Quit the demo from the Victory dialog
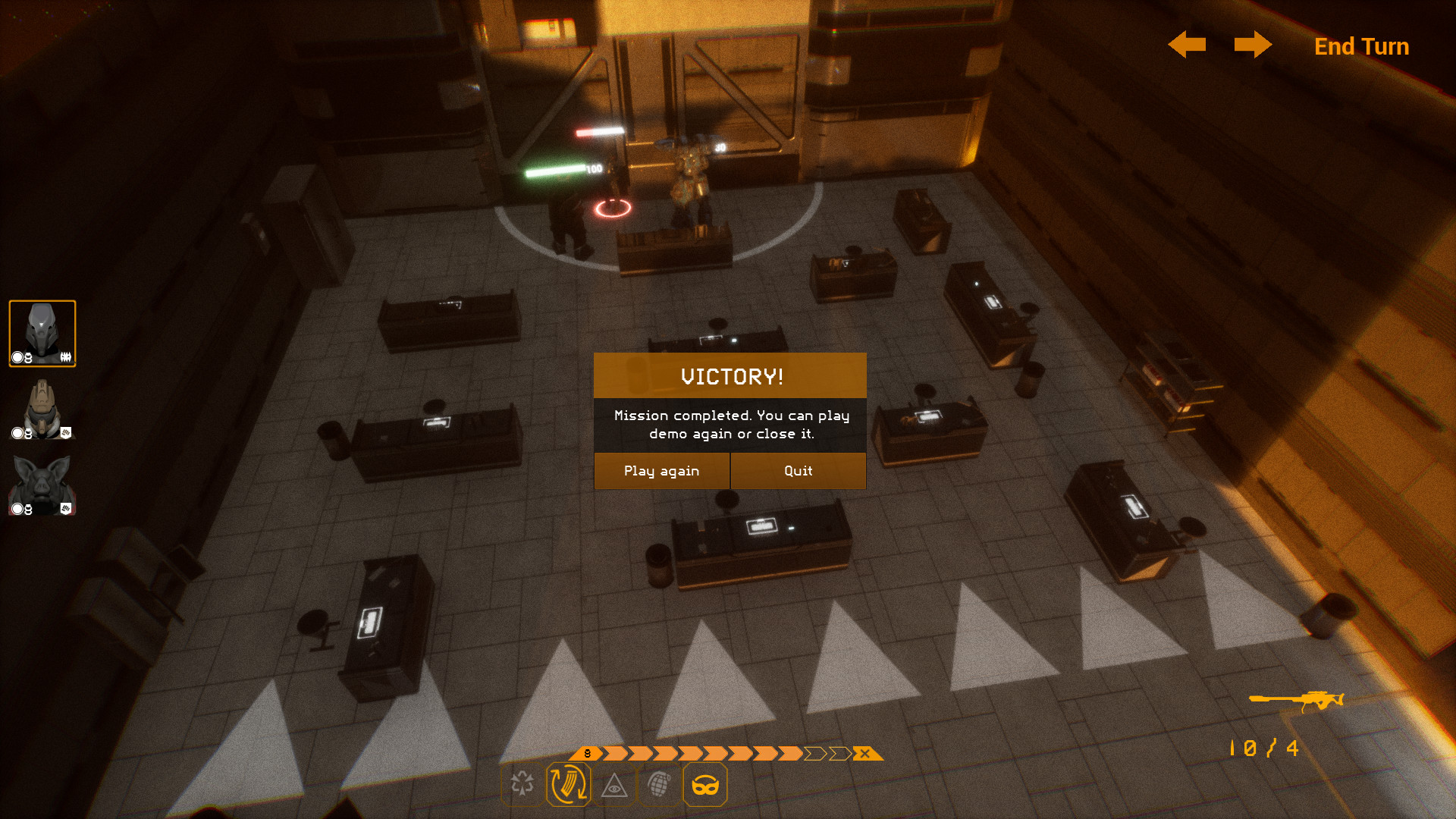This screenshot has height=819, width=1456. (x=798, y=471)
